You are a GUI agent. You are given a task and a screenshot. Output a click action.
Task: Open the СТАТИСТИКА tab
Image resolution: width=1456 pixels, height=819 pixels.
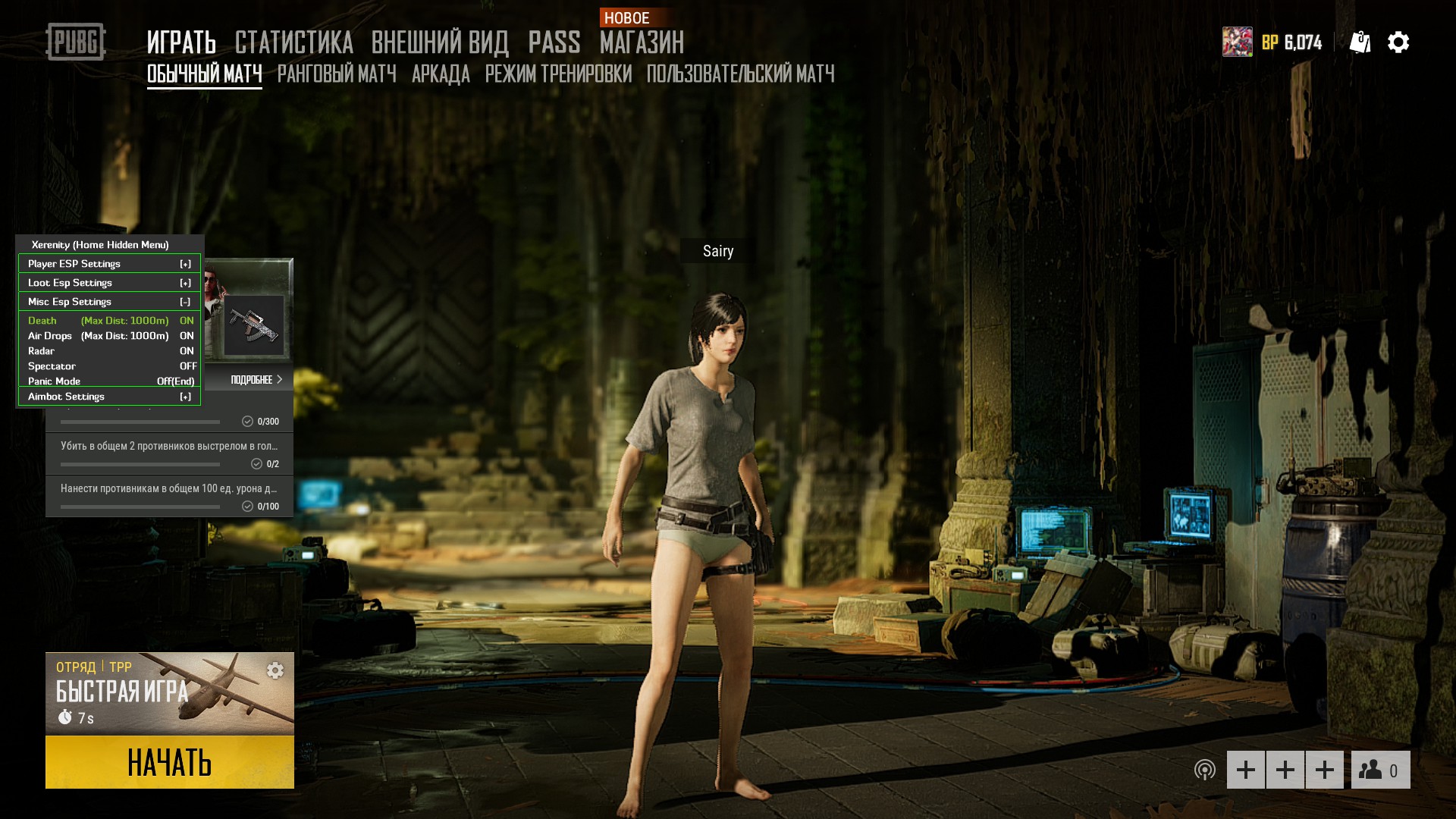click(x=293, y=42)
